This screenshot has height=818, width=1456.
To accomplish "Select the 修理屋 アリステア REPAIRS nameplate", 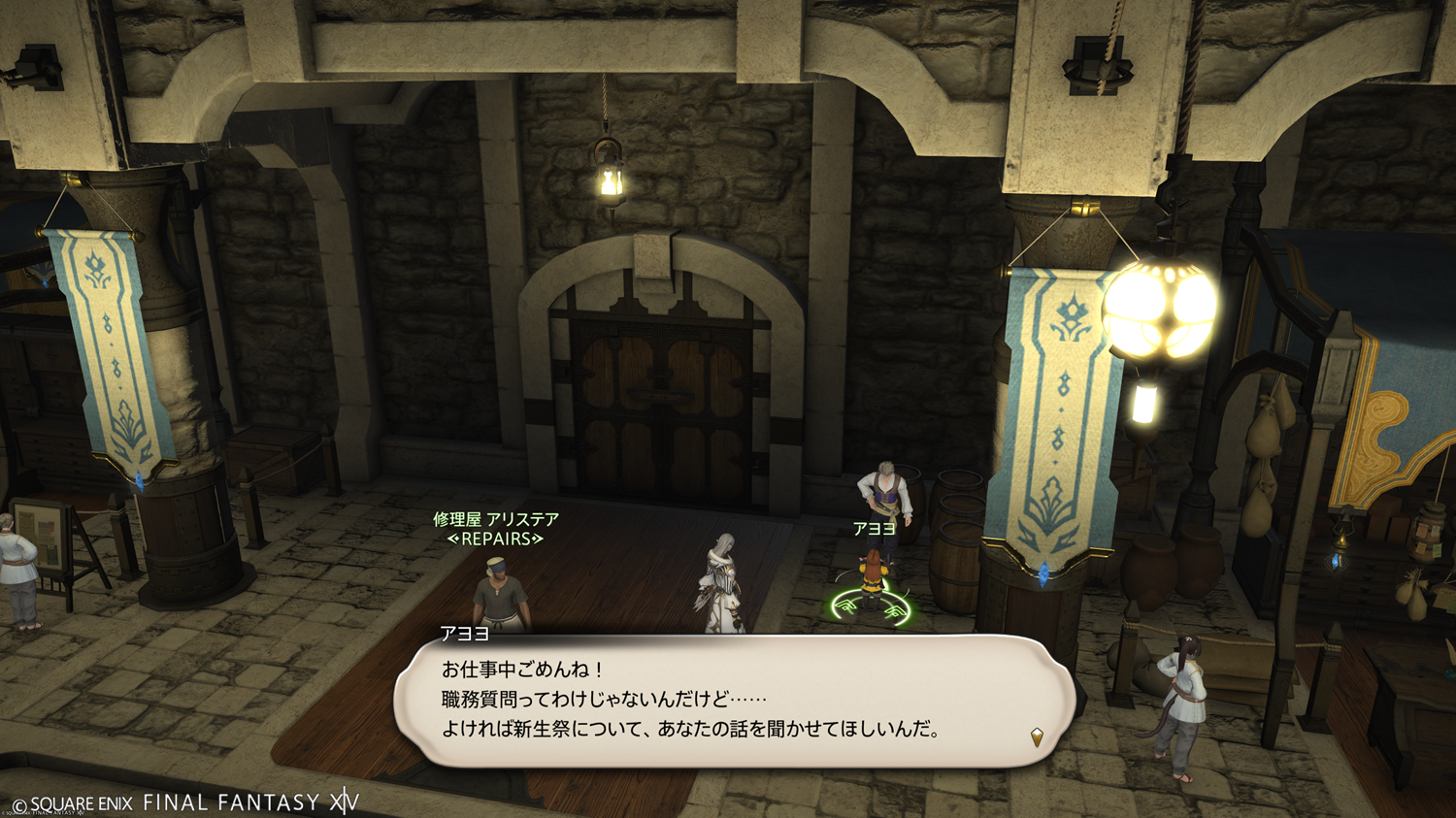I will [495, 529].
